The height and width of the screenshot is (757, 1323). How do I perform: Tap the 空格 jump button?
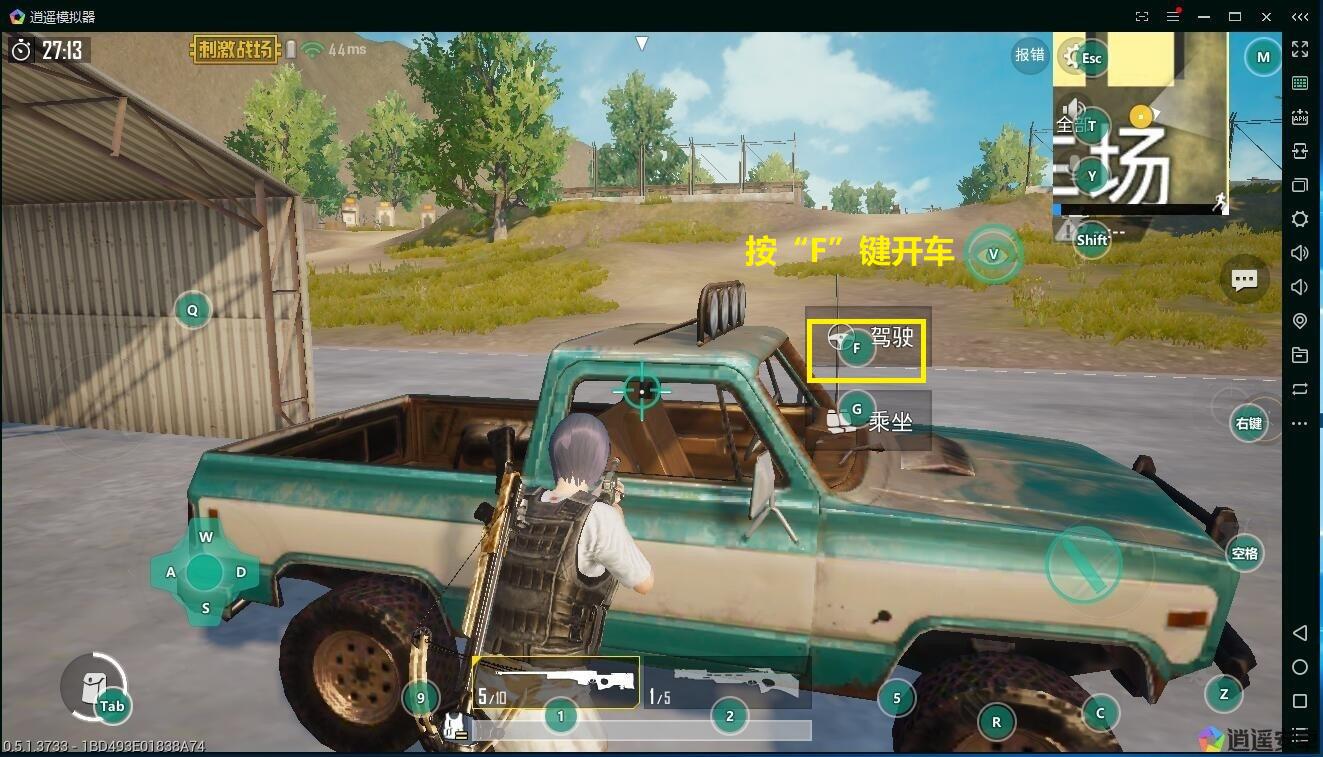1245,553
